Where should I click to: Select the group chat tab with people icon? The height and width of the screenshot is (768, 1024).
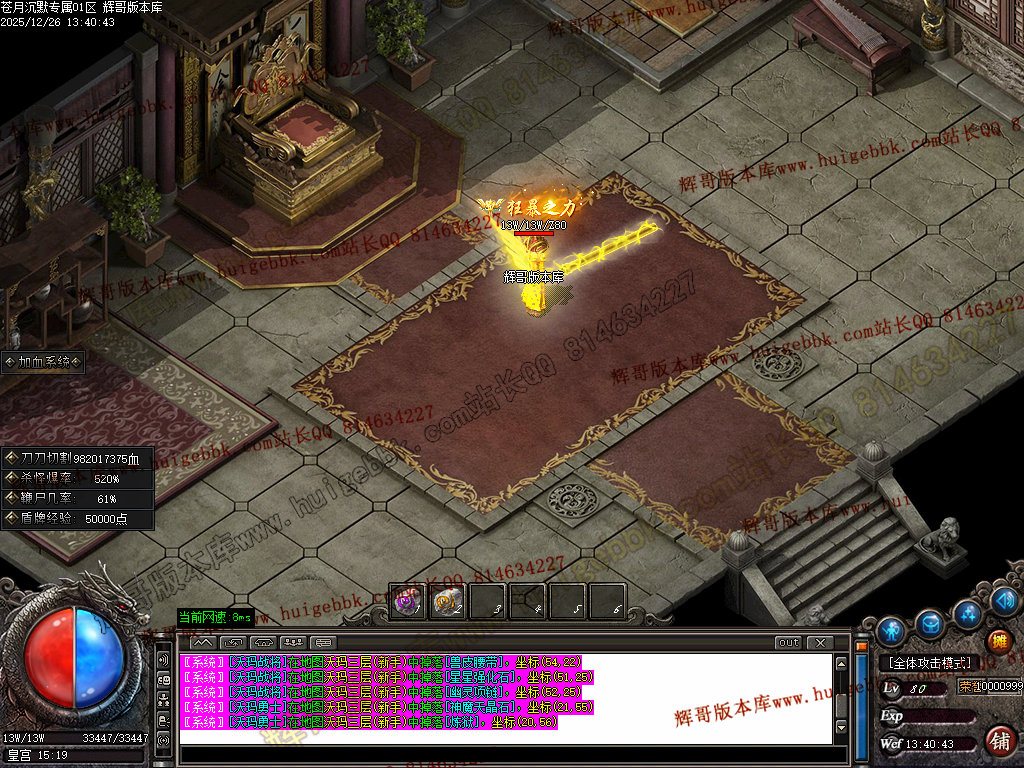pyautogui.click(x=292, y=642)
